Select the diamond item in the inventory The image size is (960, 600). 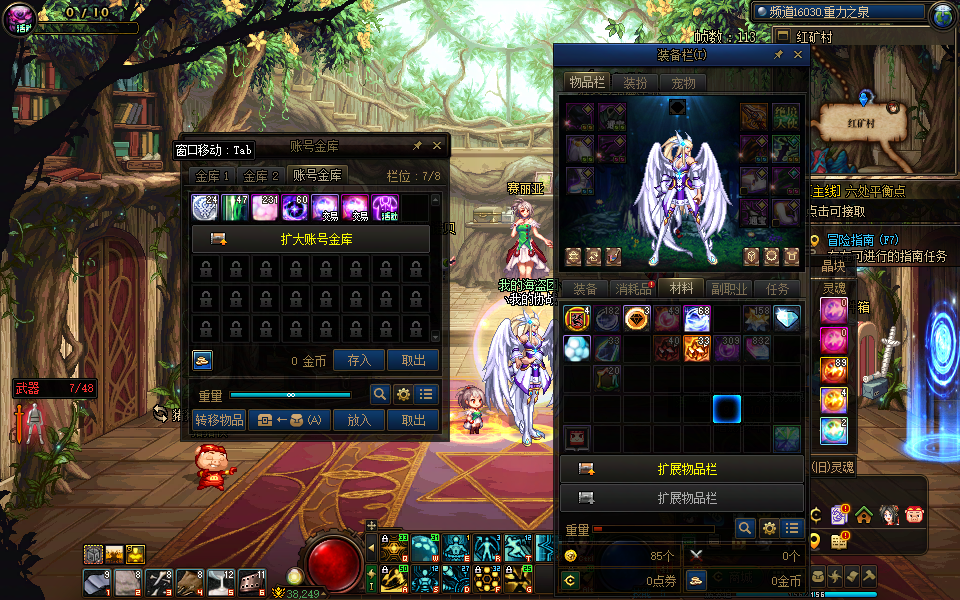pyautogui.click(x=787, y=319)
